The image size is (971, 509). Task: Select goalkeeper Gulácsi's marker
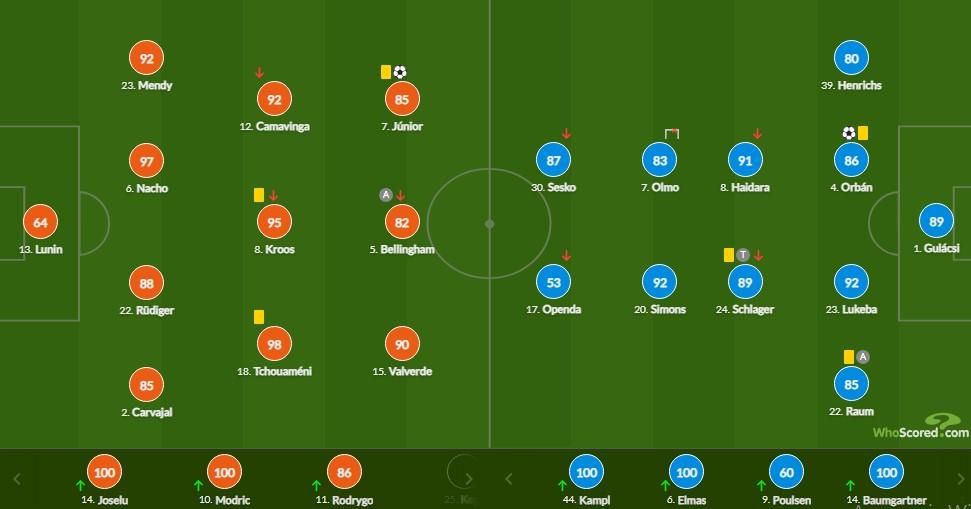point(937,222)
